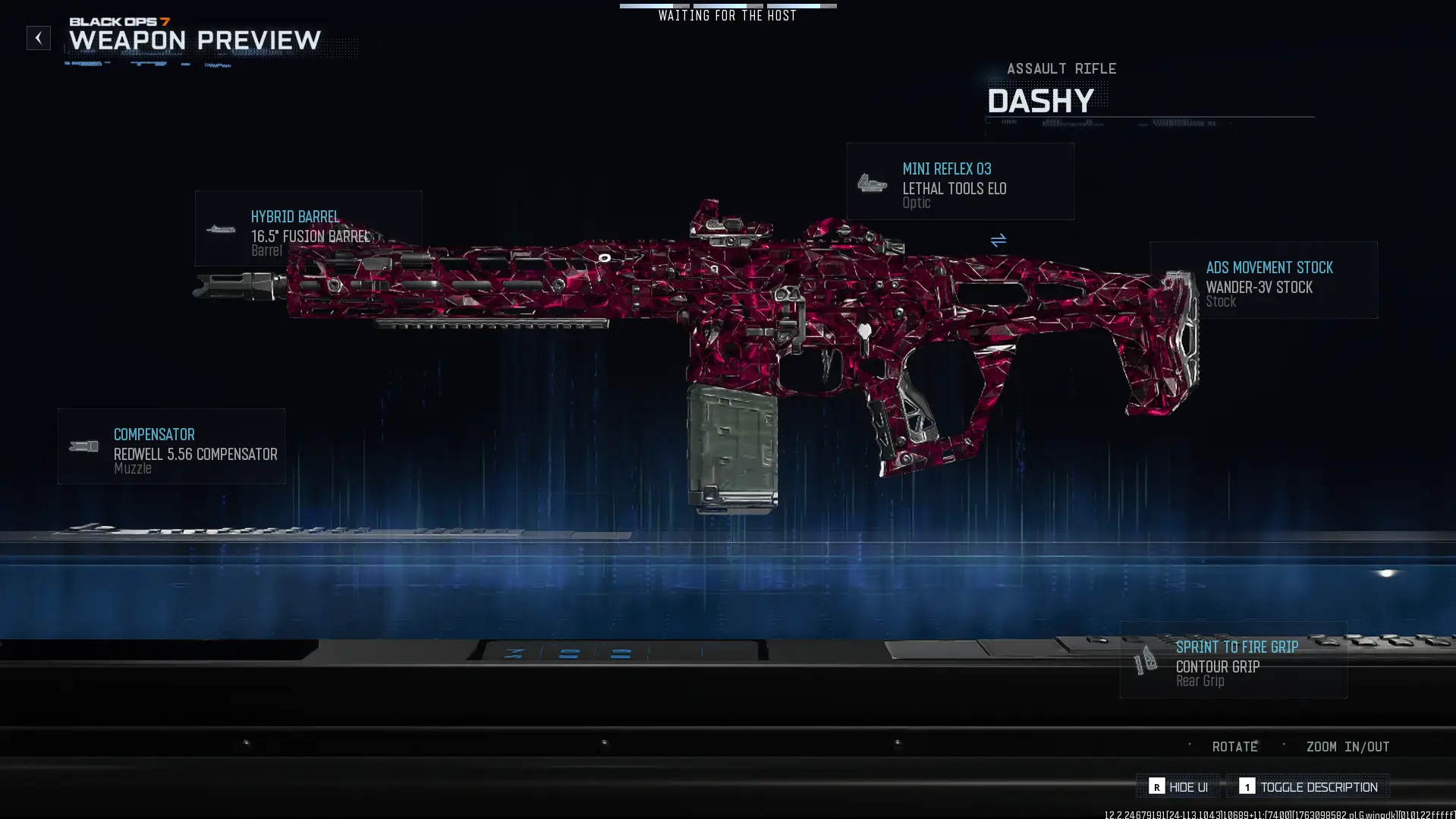Choose the ADS Movement Stock attachment
This screenshot has height=819, width=1456.
tap(1263, 280)
